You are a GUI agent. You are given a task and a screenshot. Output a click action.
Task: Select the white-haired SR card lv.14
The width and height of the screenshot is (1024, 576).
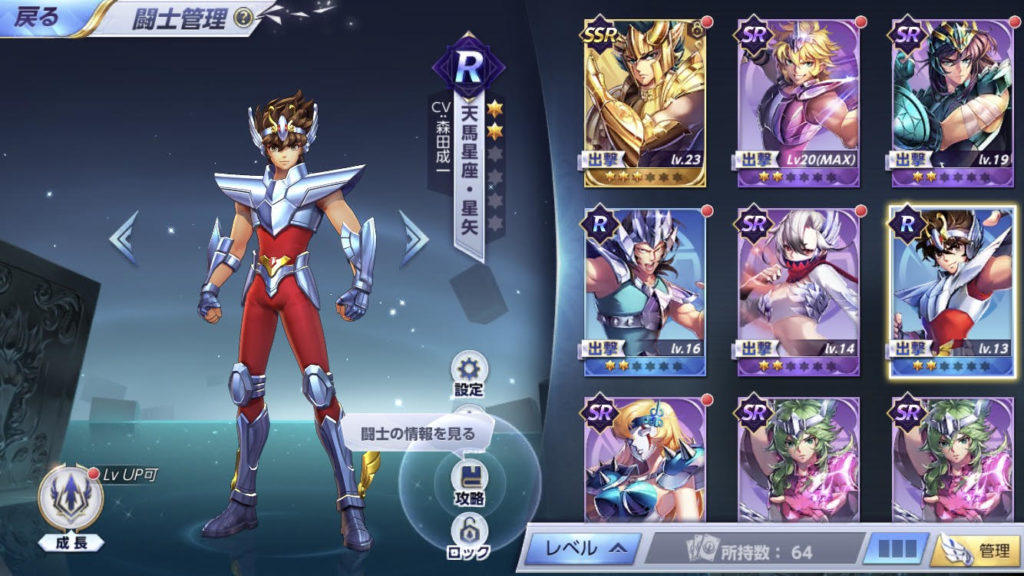[798, 291]
